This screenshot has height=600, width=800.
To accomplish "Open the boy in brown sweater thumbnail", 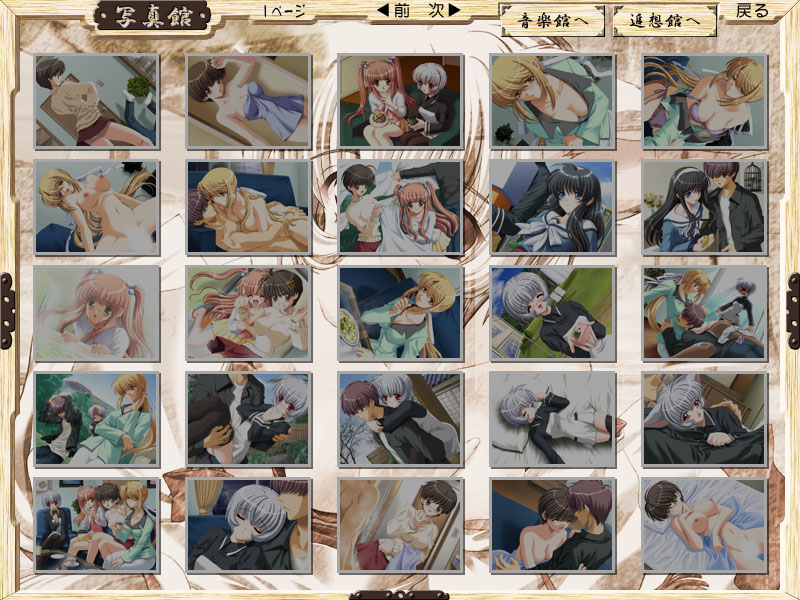I will point(97,102).
